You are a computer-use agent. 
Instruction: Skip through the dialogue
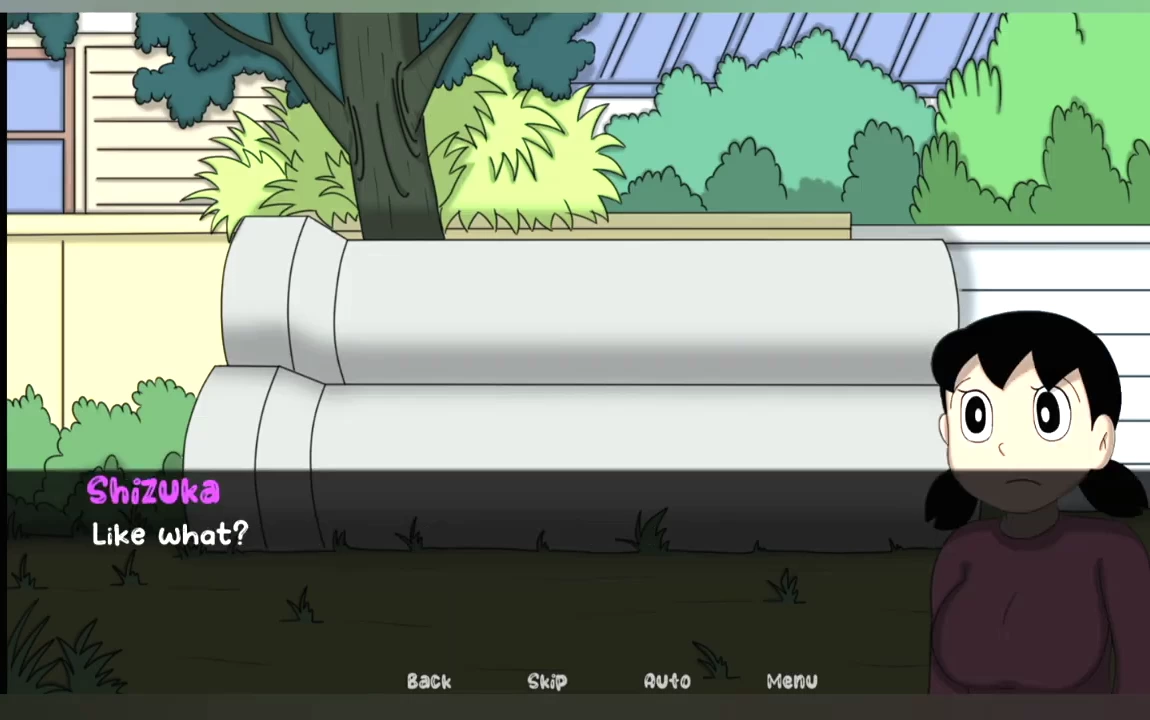click(x=547, y=681)
